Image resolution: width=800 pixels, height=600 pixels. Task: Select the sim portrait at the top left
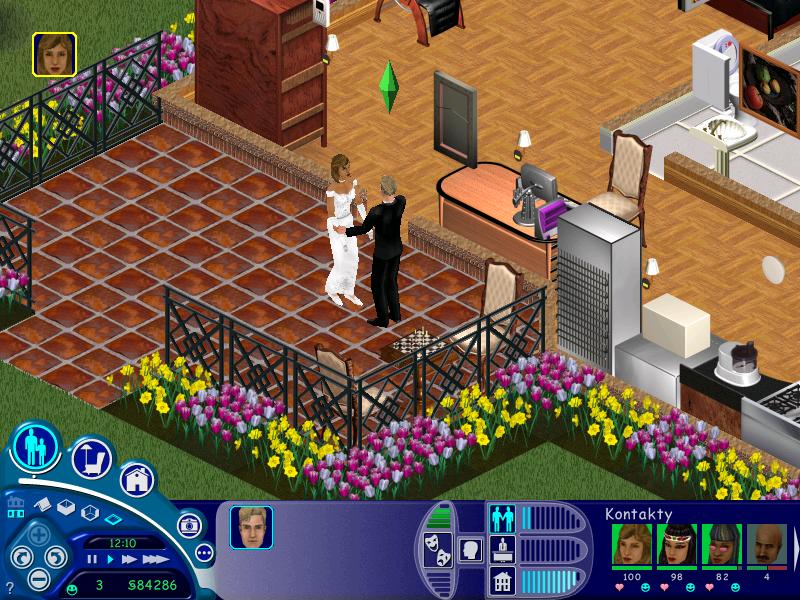[x=54, y=54]
